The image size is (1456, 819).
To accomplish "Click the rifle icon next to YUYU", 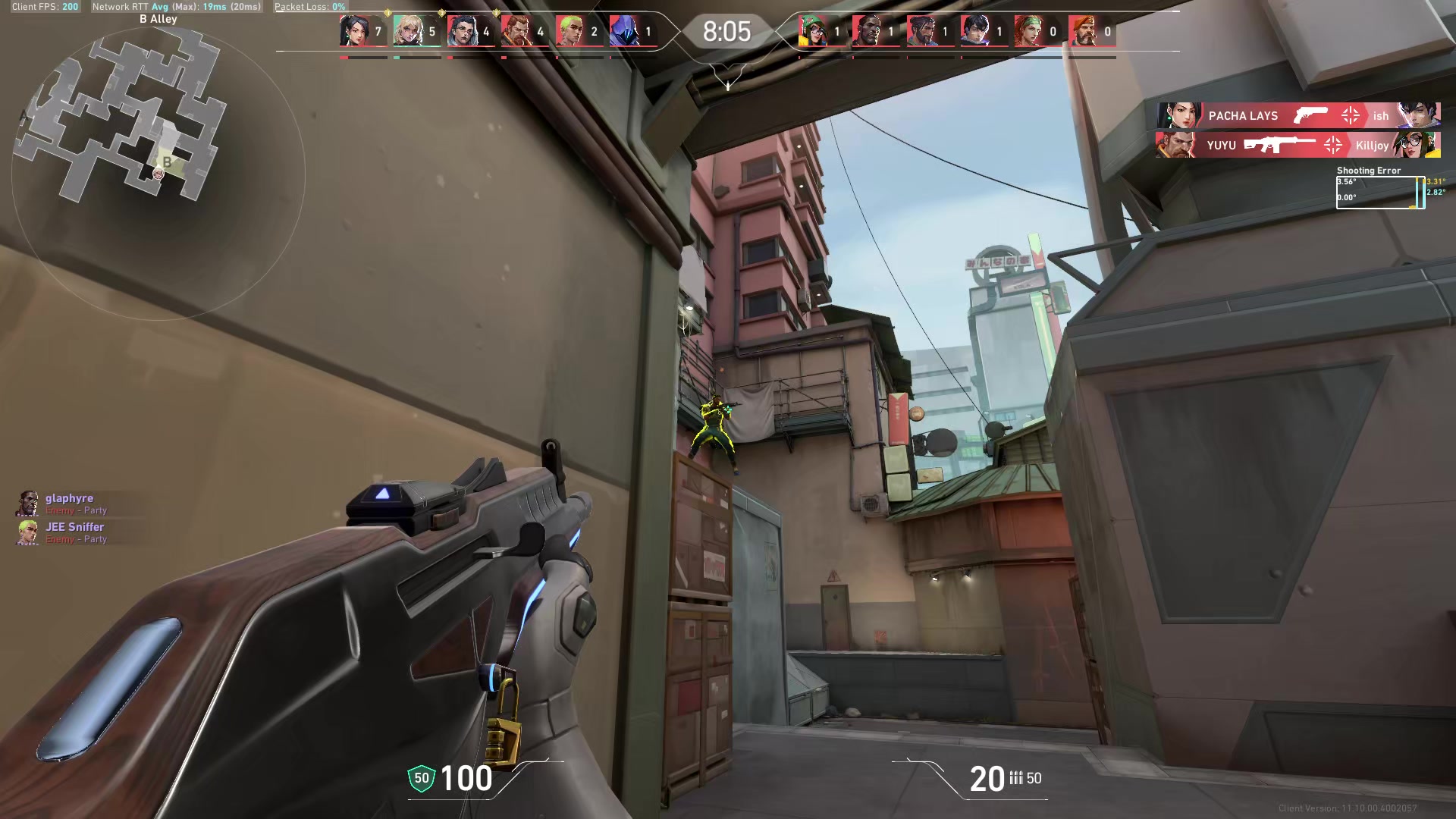I will (1280, 145).
